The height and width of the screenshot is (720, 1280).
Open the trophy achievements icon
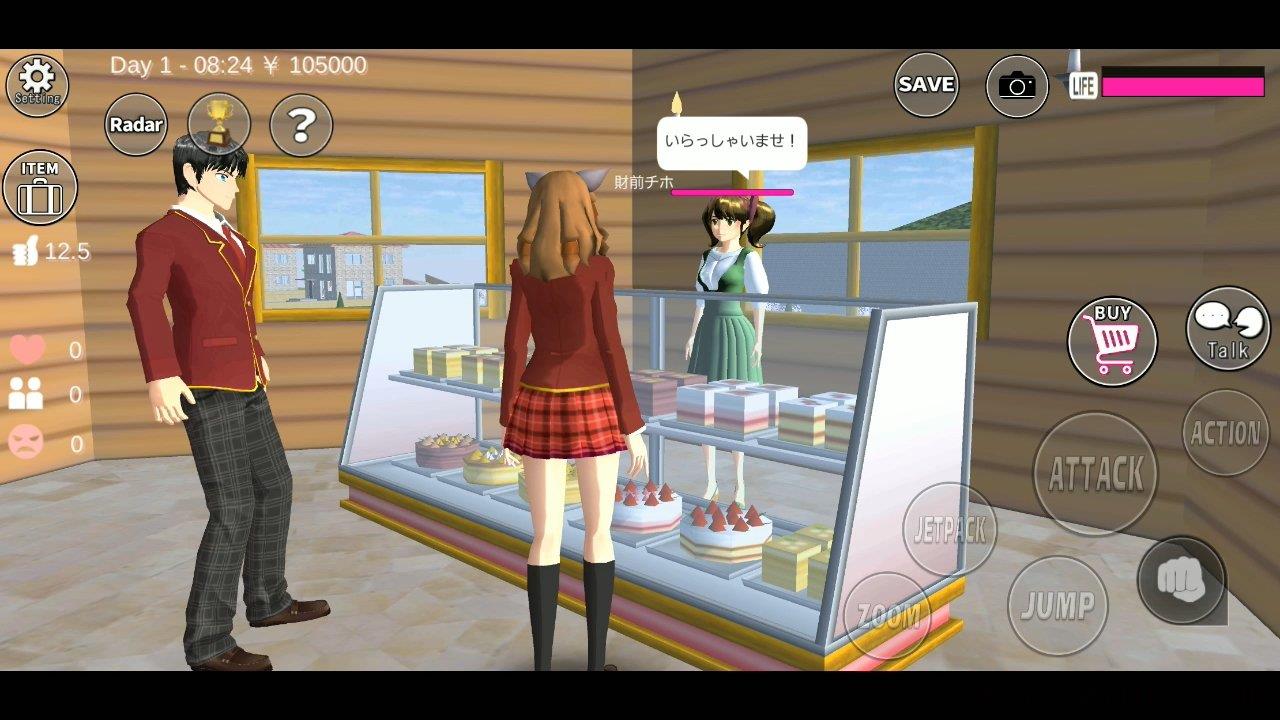pos(218,120)
